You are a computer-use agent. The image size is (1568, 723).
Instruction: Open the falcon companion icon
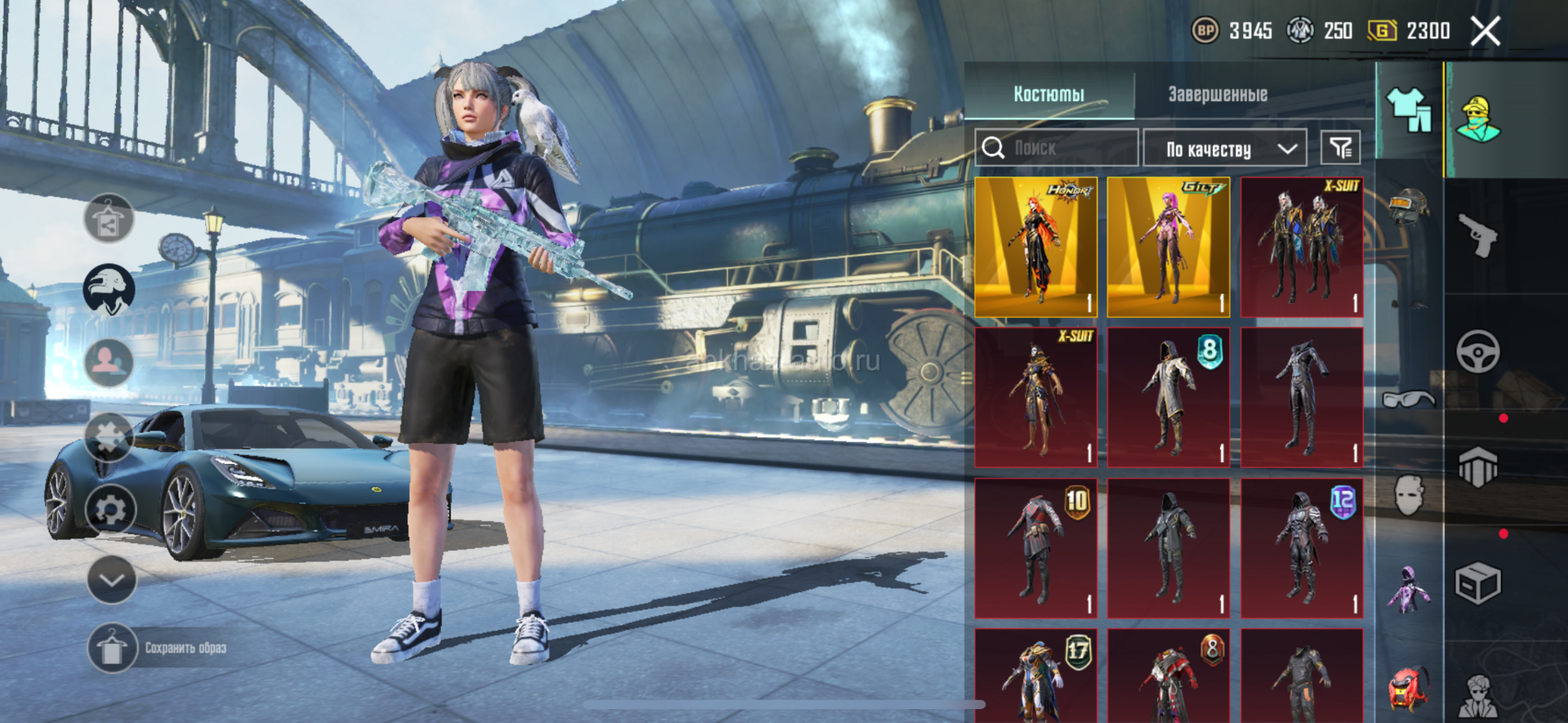click(109, 288)
